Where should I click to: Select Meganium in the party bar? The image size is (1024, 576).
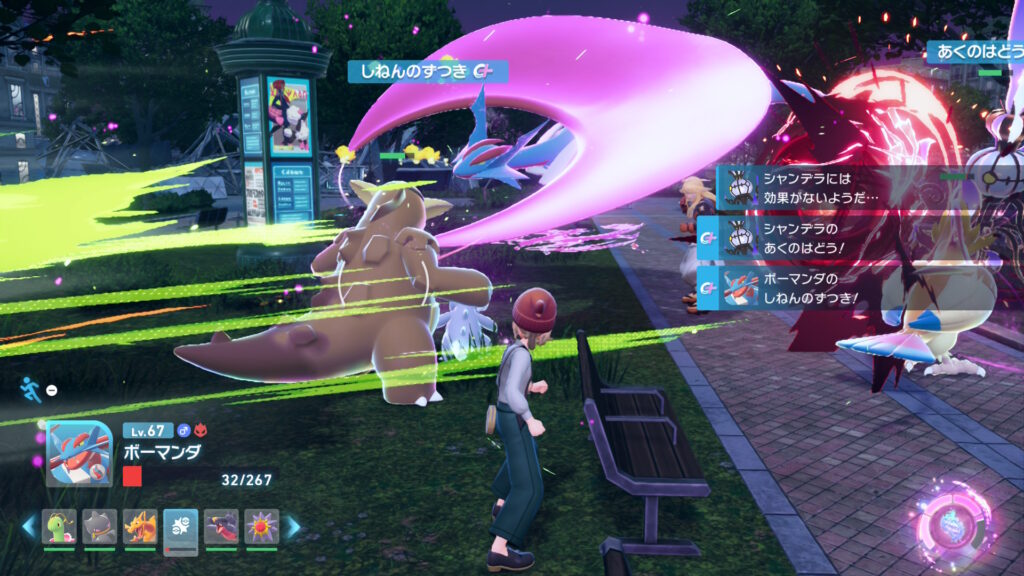(59, 526)
